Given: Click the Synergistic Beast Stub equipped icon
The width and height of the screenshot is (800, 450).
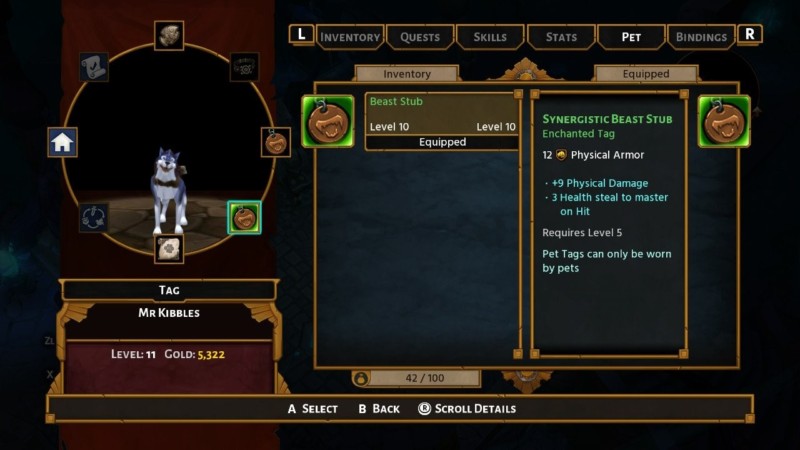Looking at the screenshot, I should pos(724,121).
